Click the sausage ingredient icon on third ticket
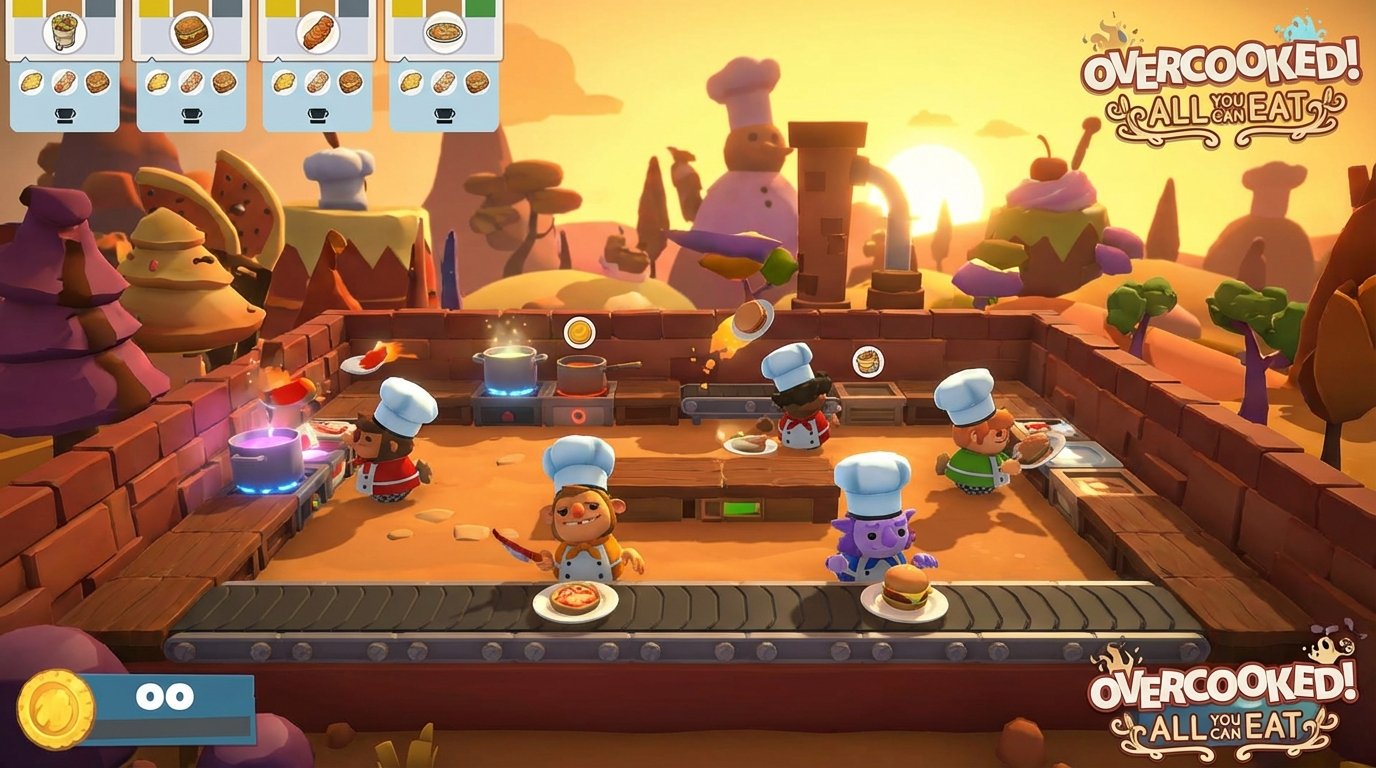Viewport: 1376px width, 768px height. coord(316,81)
